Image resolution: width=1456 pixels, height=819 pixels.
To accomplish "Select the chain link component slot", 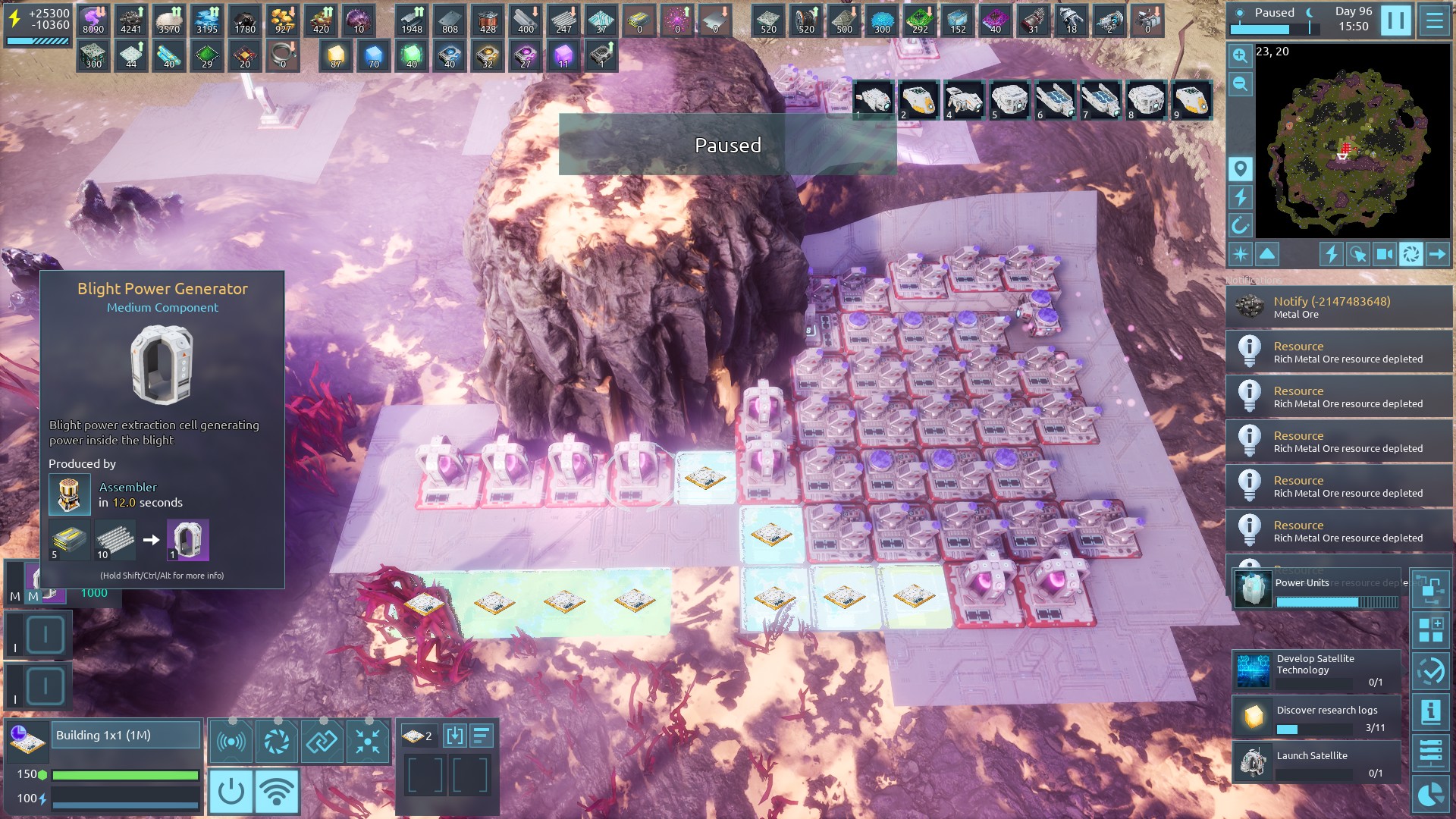I will coord(322,741).
